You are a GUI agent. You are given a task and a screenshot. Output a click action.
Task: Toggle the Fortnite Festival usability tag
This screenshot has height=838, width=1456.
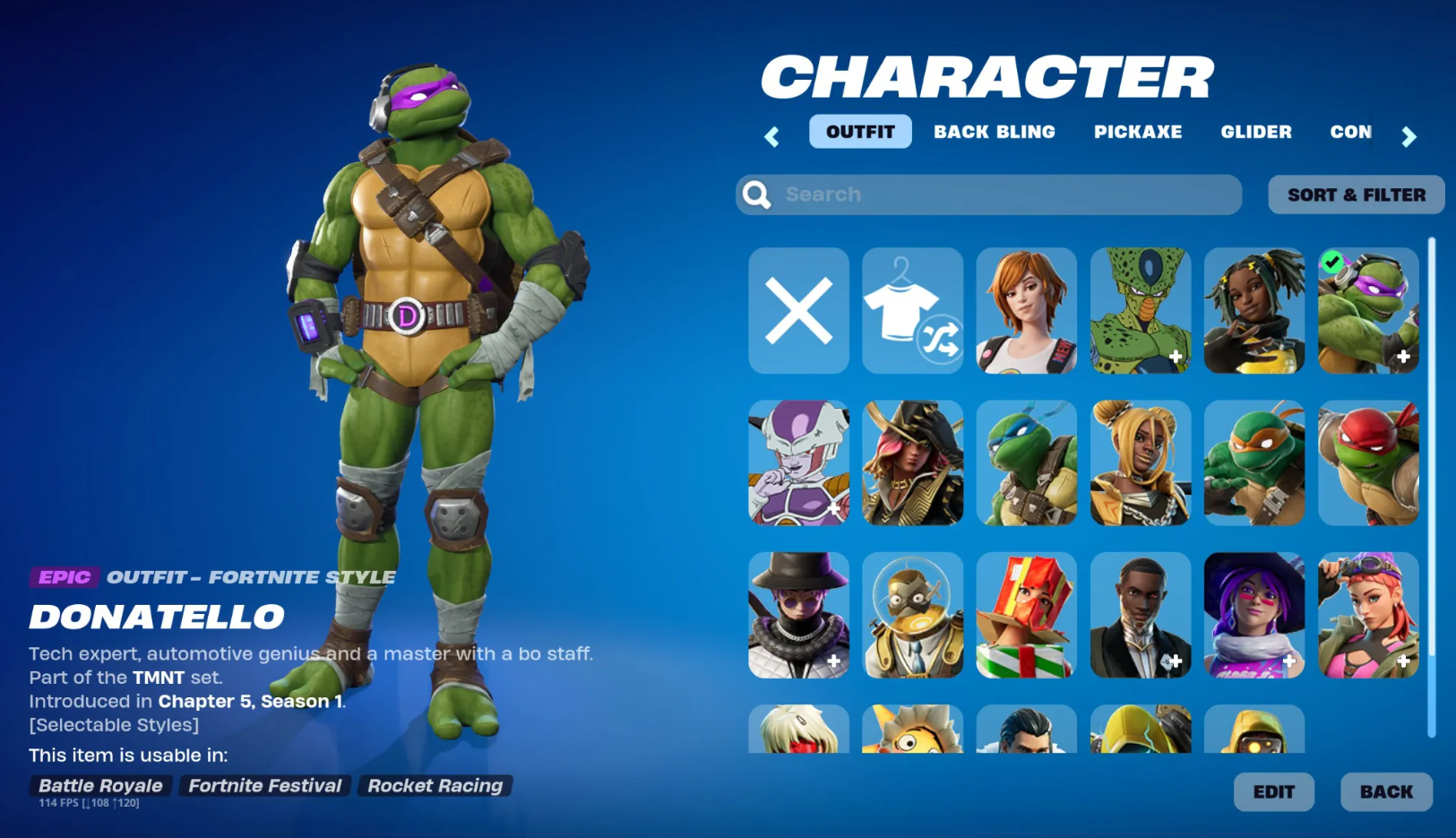tap(264, 786)
